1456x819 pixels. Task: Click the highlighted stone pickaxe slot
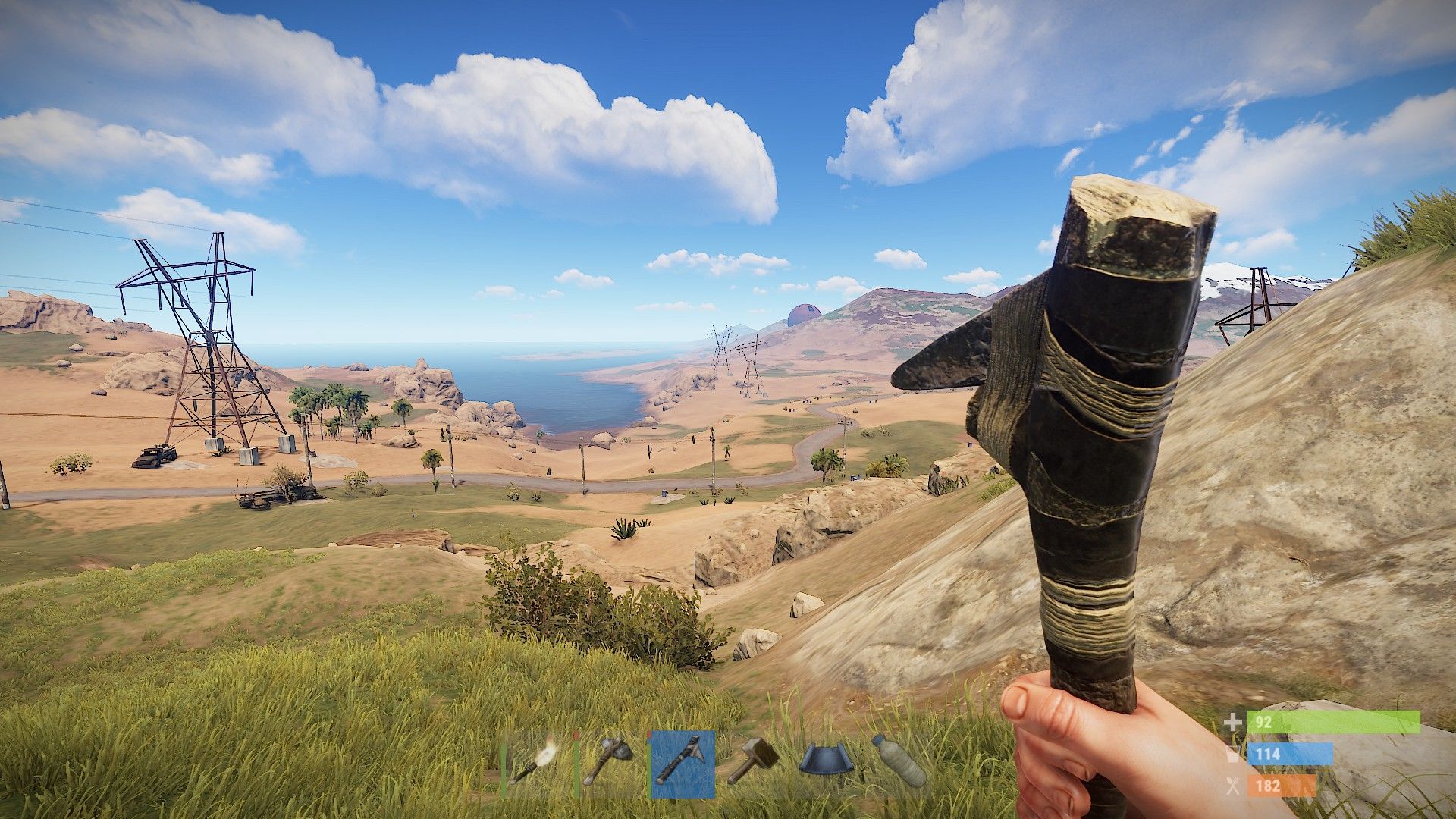coord(682,764)
